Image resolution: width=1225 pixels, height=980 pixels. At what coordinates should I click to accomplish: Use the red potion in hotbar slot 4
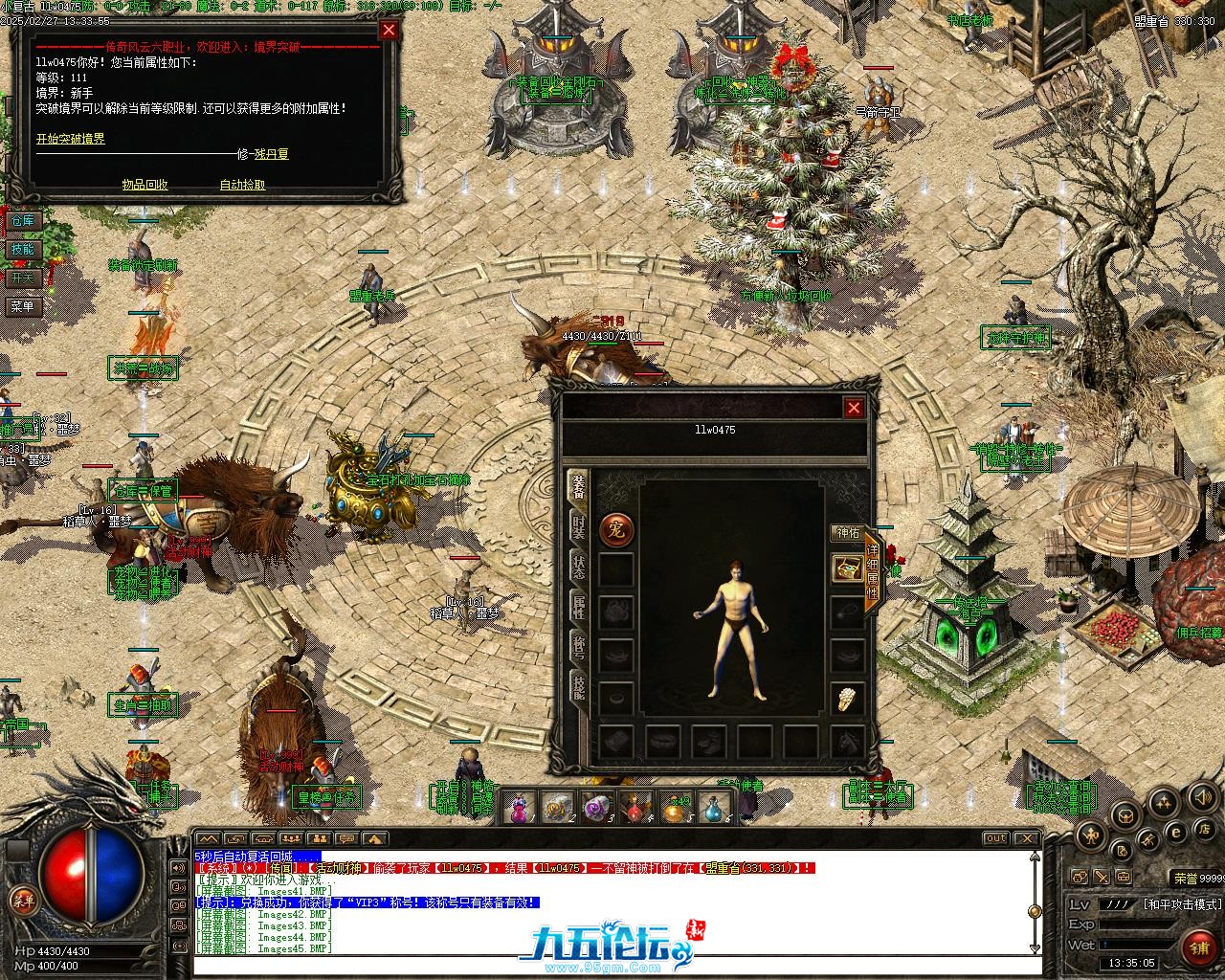pos(636,809)
